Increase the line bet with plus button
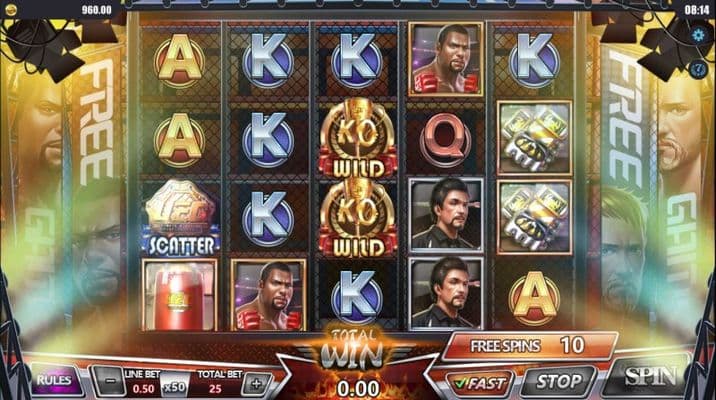The height and width of the screenshot is (400, 716). (x=256, y=382)
